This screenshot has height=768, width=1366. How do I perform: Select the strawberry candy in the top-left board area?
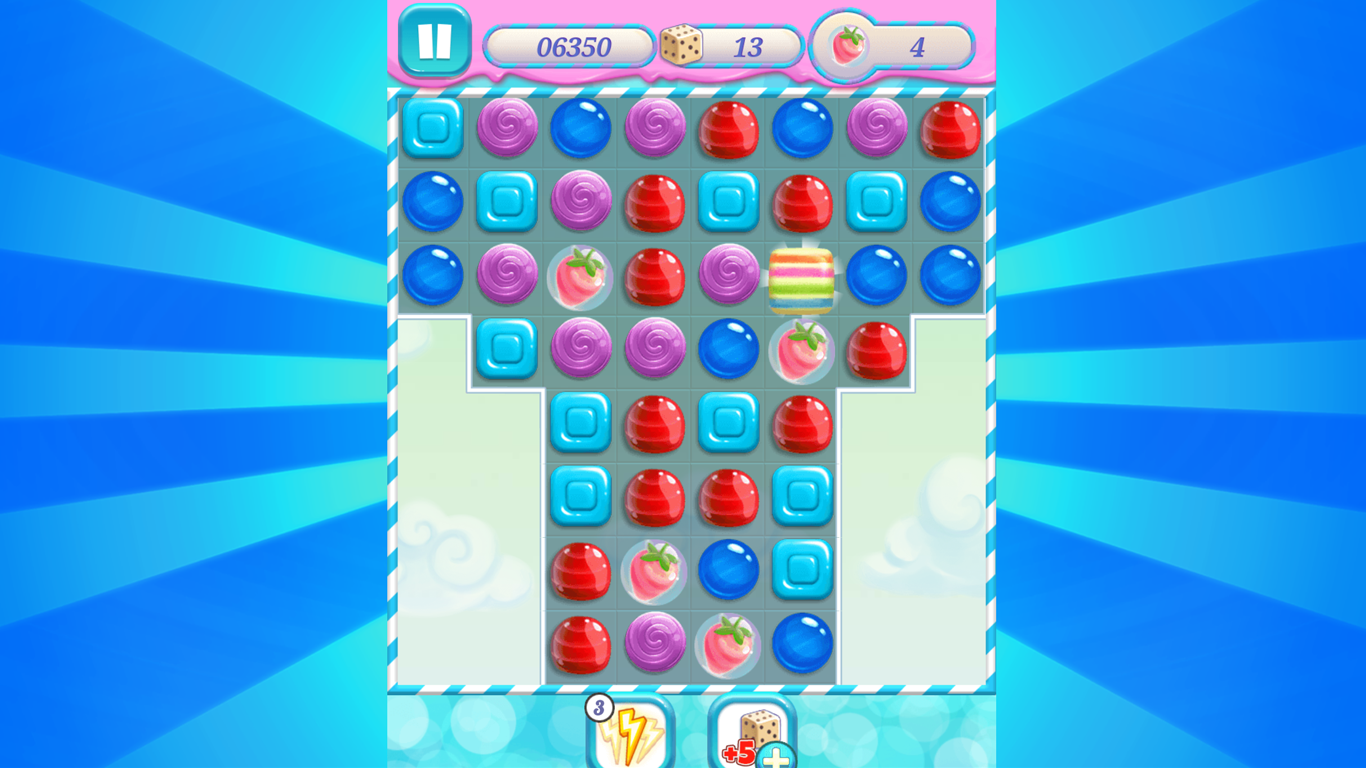[x=580, y=277]
